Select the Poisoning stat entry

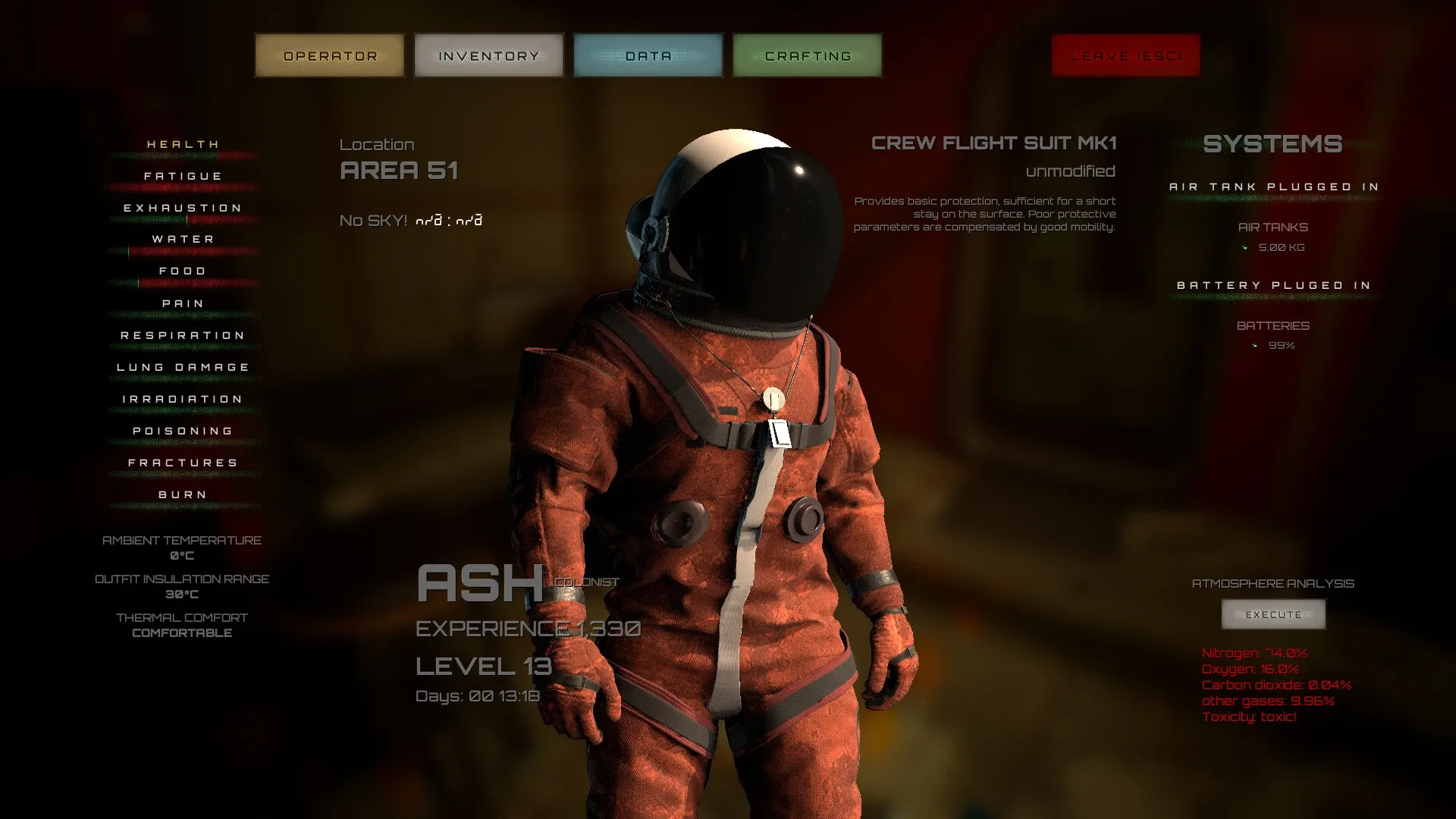tap(182, 430)
